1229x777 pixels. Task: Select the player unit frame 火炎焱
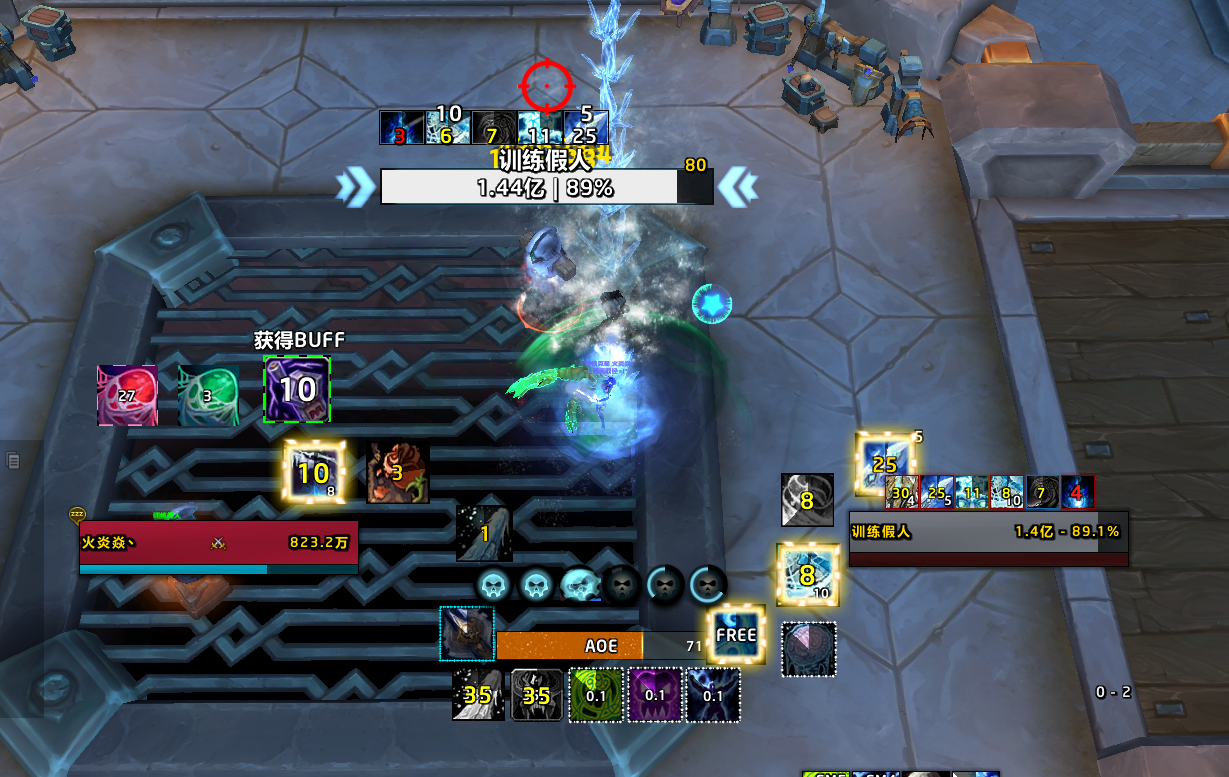[x=218, y=543]
